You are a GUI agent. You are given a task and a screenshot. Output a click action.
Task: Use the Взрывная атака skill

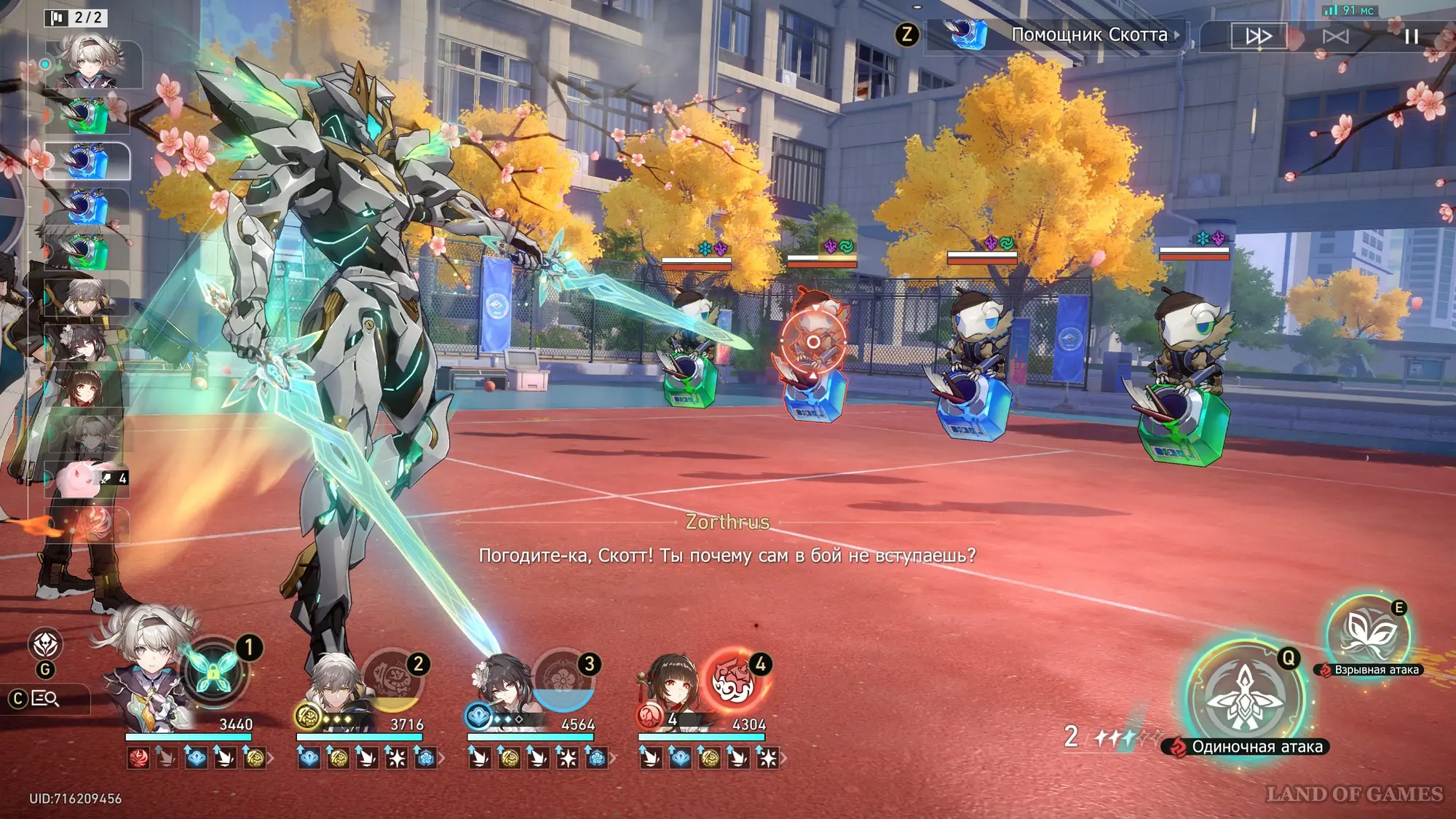pyautogui.click(x=1367, y=632)
